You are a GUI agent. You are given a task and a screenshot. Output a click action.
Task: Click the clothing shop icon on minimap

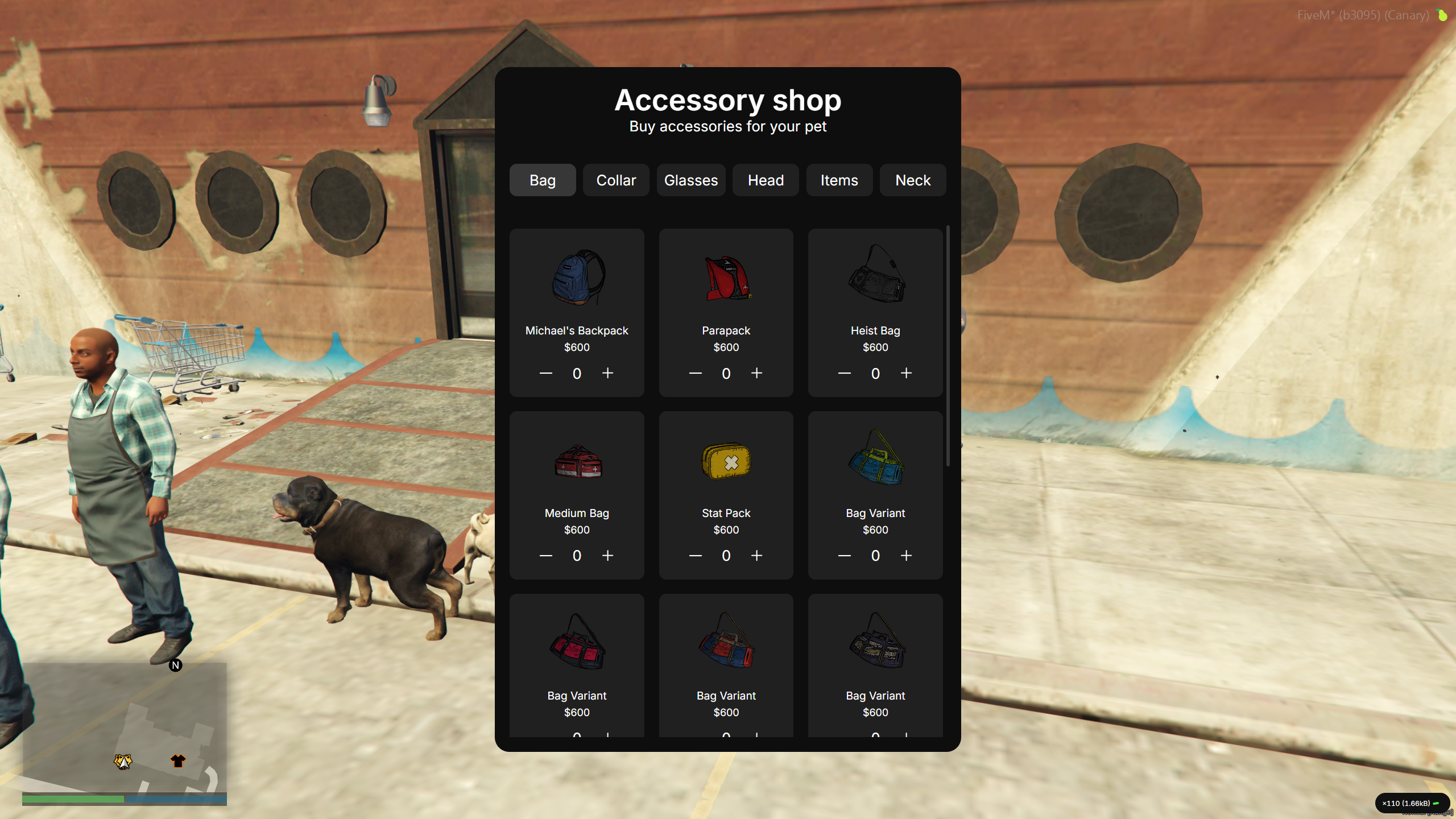point(177,760)
